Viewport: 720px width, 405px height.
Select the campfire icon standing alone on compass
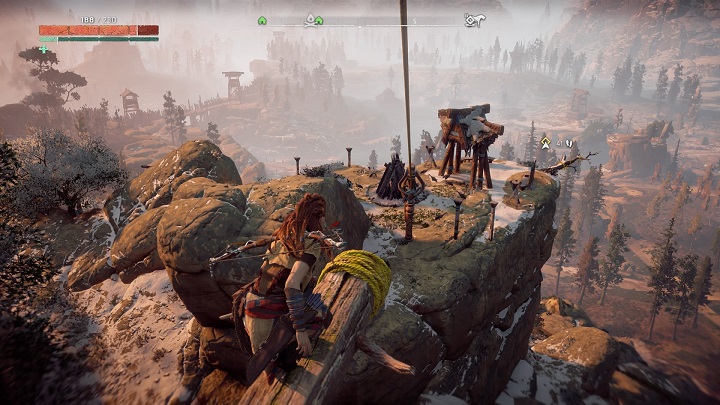coord(262,20)
